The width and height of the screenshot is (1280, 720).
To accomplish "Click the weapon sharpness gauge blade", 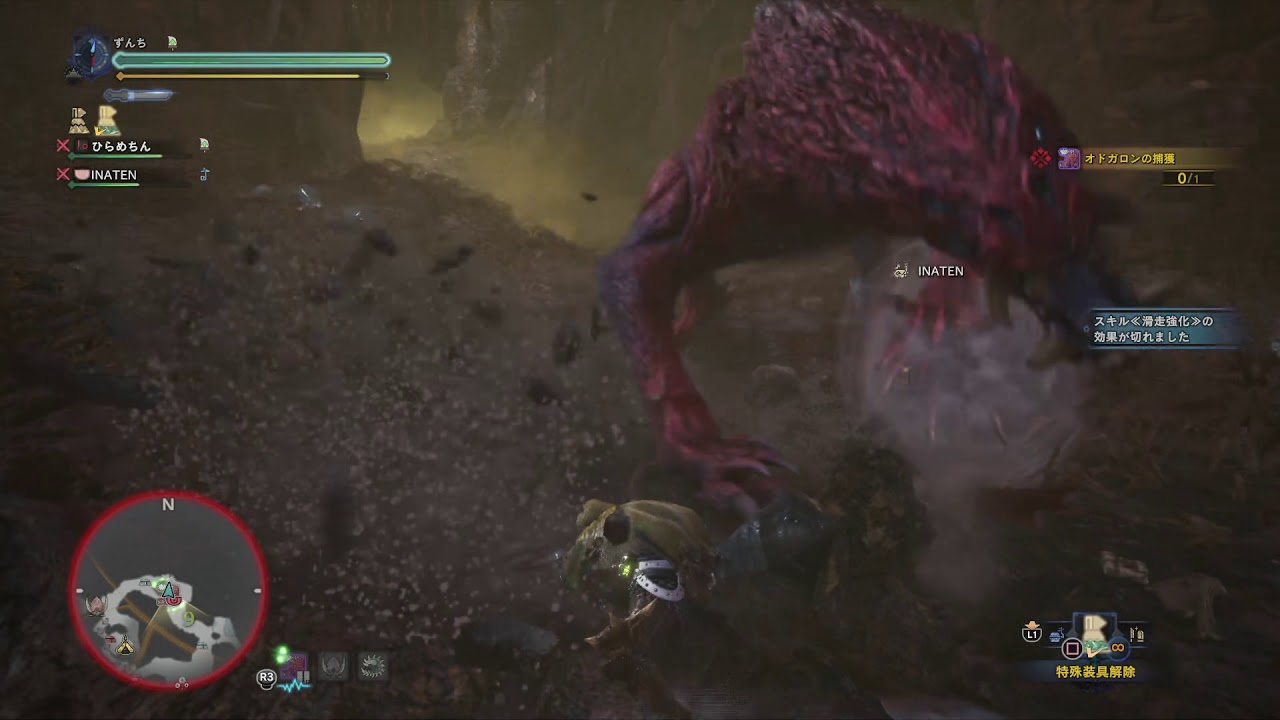I will point(139,95).
